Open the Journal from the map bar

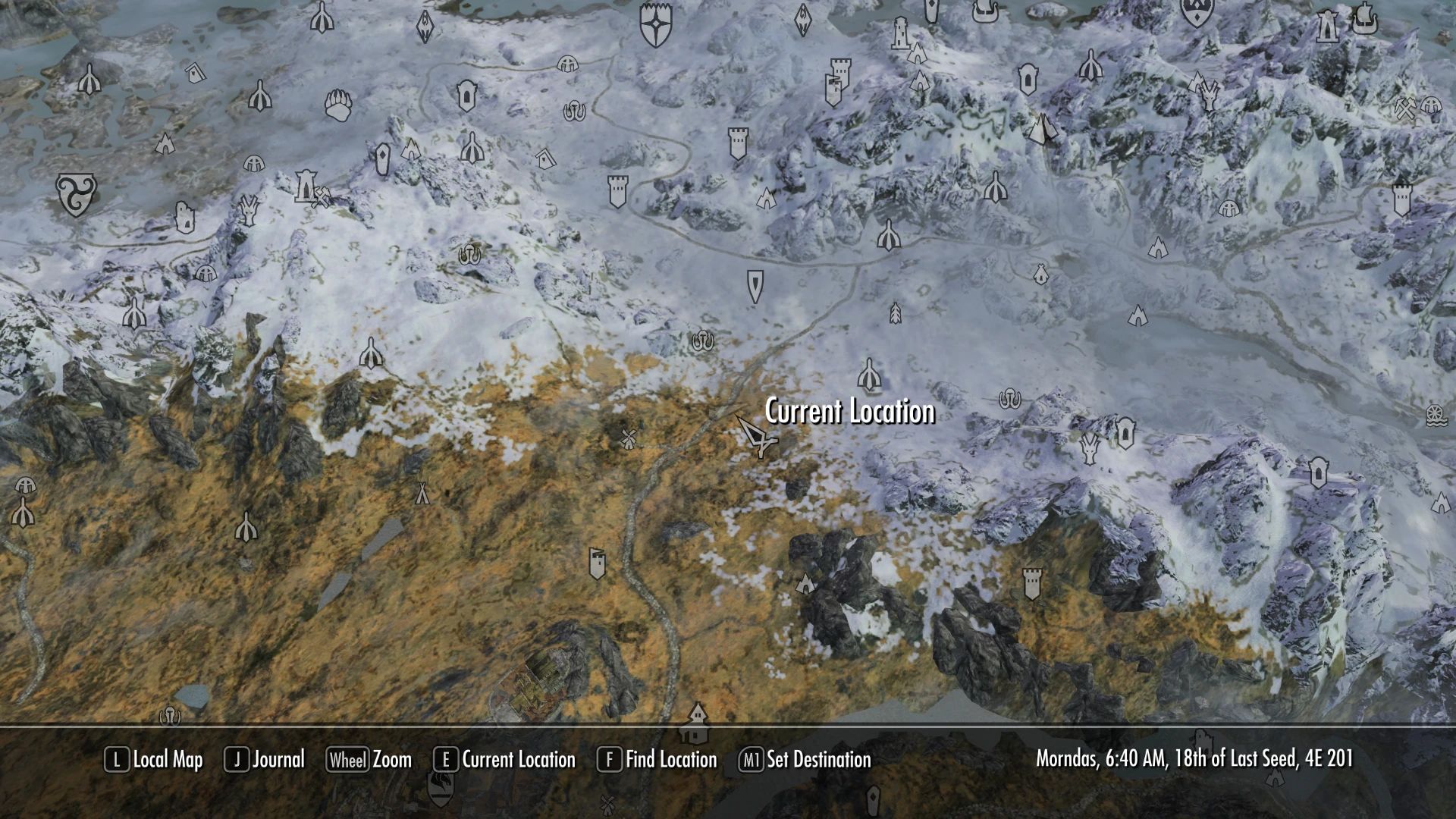[x=265, y=760]
